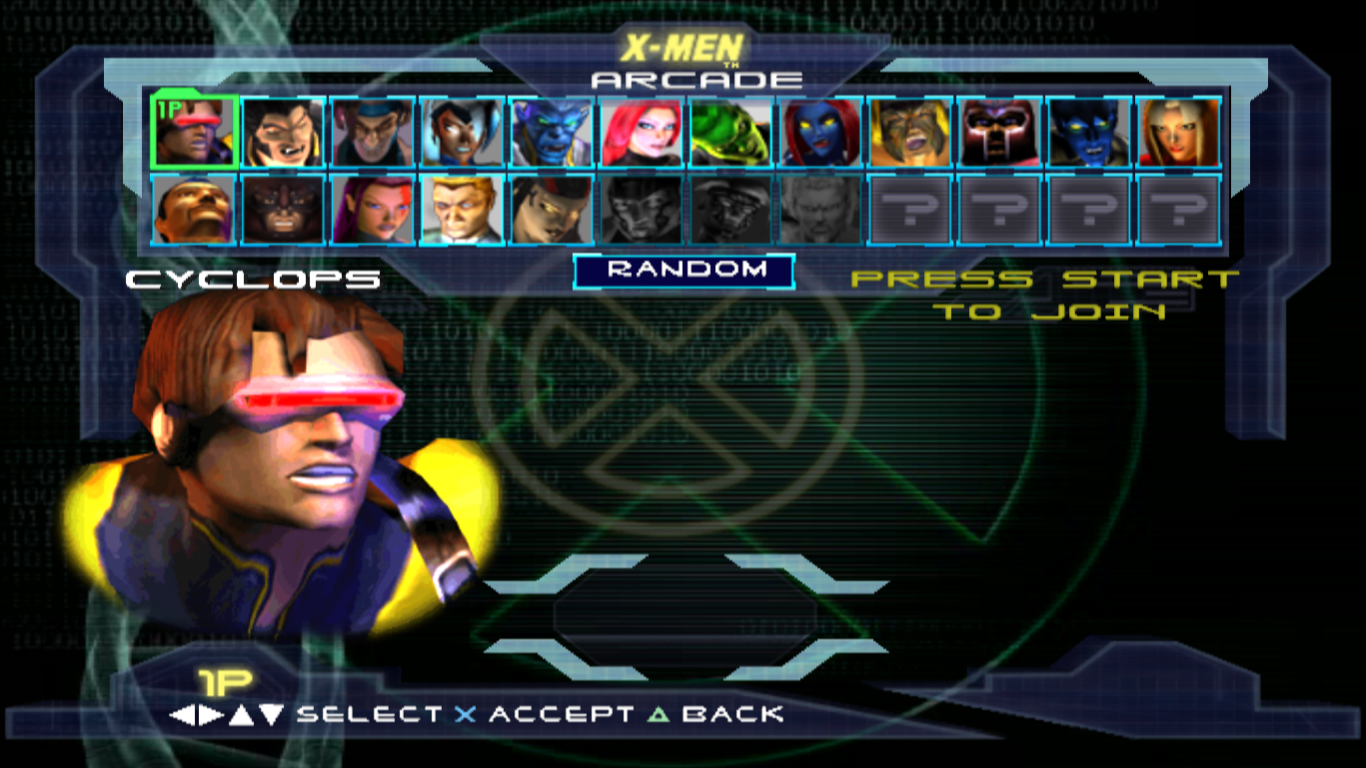Choose the dark-skinned man with blue headband

point(194,210)
